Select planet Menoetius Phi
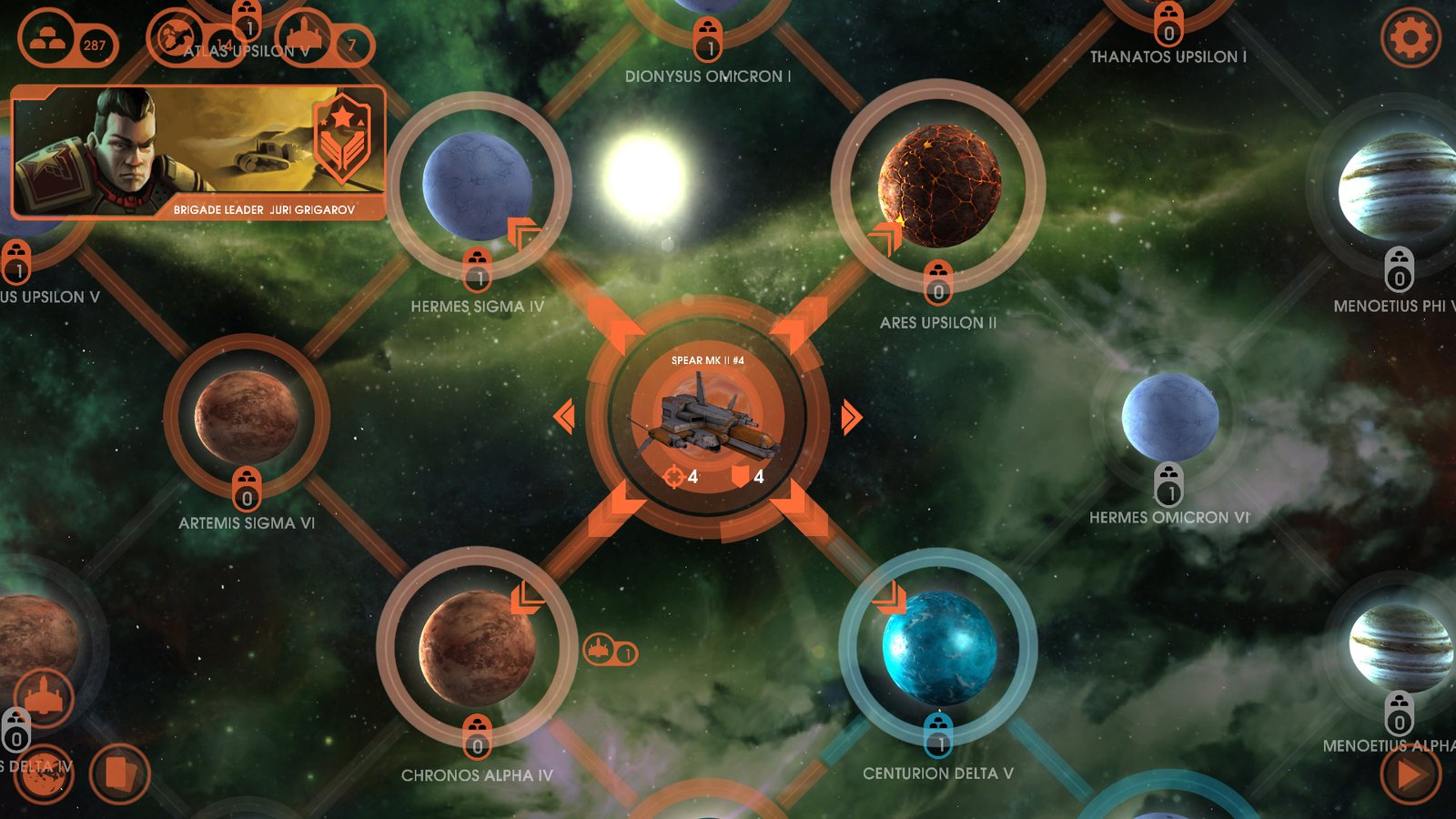This screenshot has height=819, width=1456. tap(1397, 187)
